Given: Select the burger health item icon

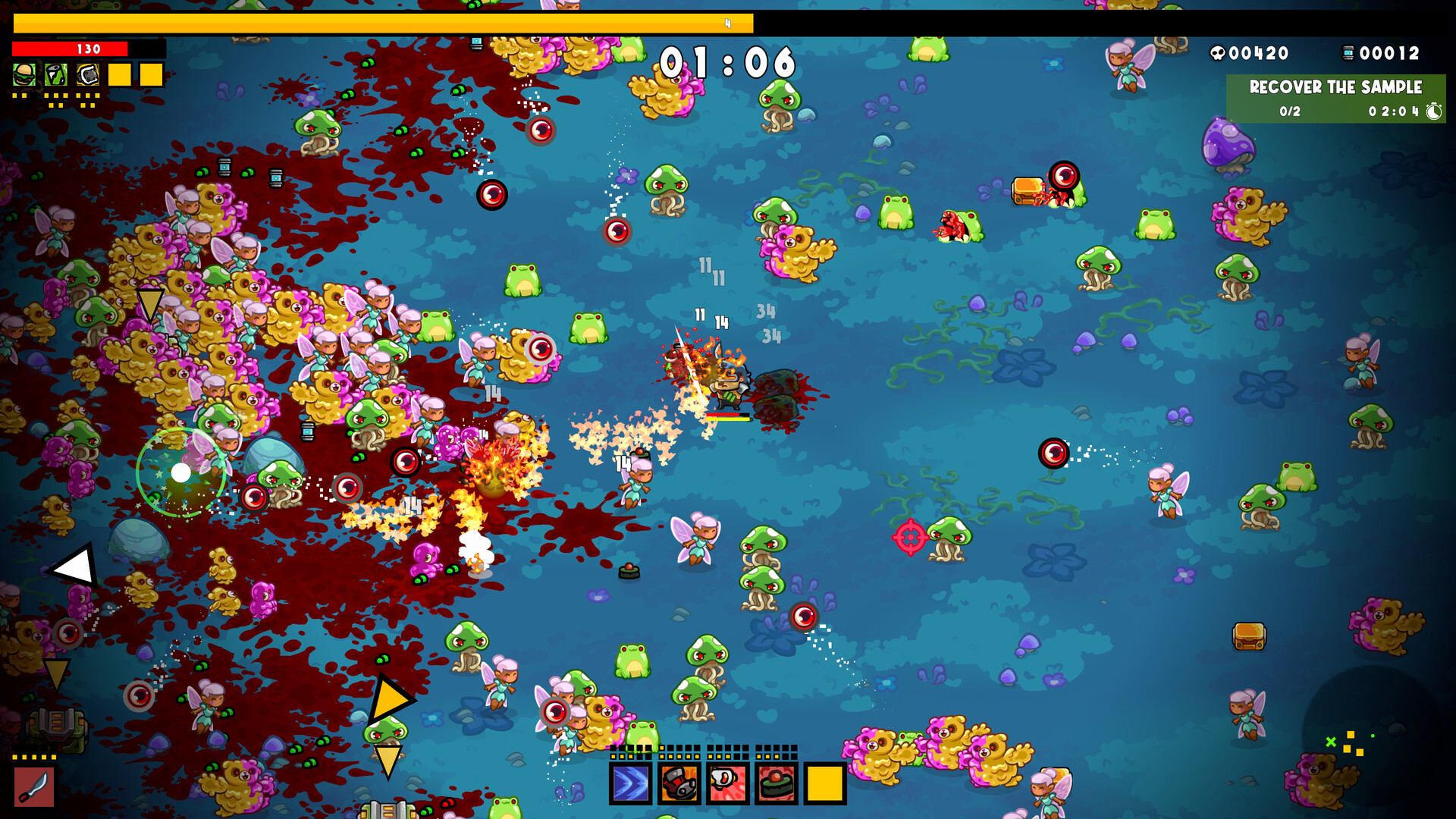Looking at the screenshot, I should [x=23, y=74].
